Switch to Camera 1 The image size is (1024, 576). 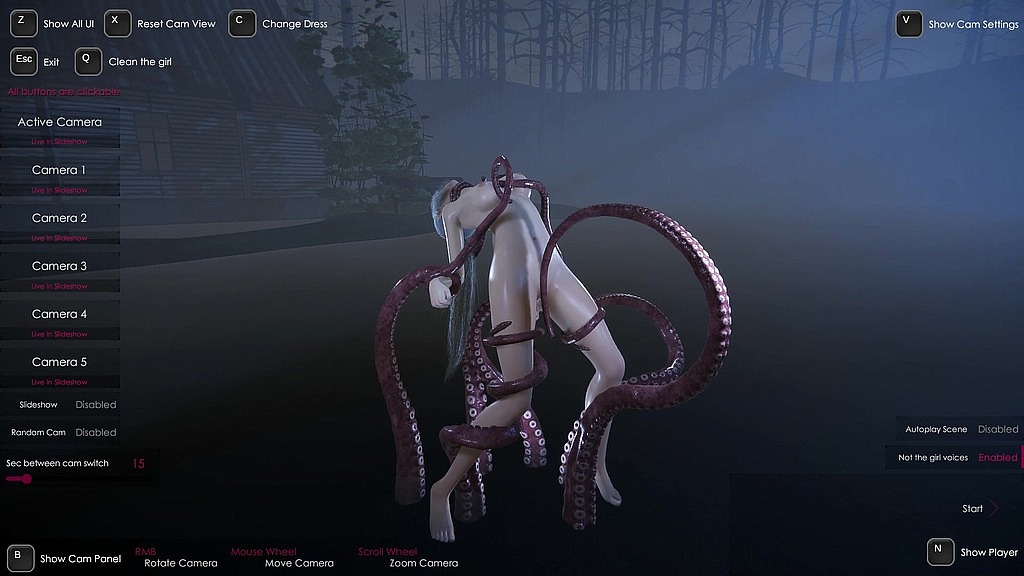click(x=59, y=170)
